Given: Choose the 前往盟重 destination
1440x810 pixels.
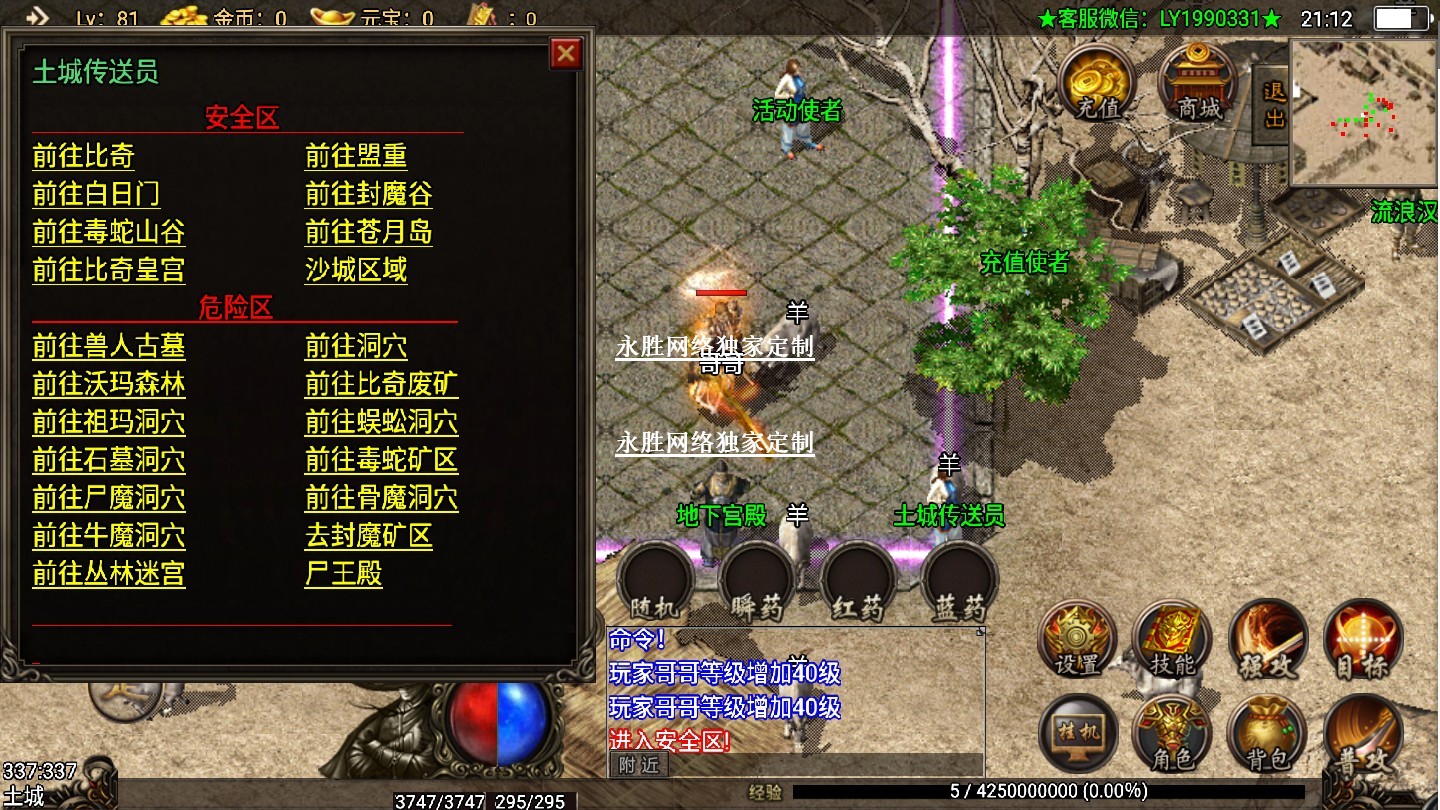Looking at the screenshot, I should [355, 156].
